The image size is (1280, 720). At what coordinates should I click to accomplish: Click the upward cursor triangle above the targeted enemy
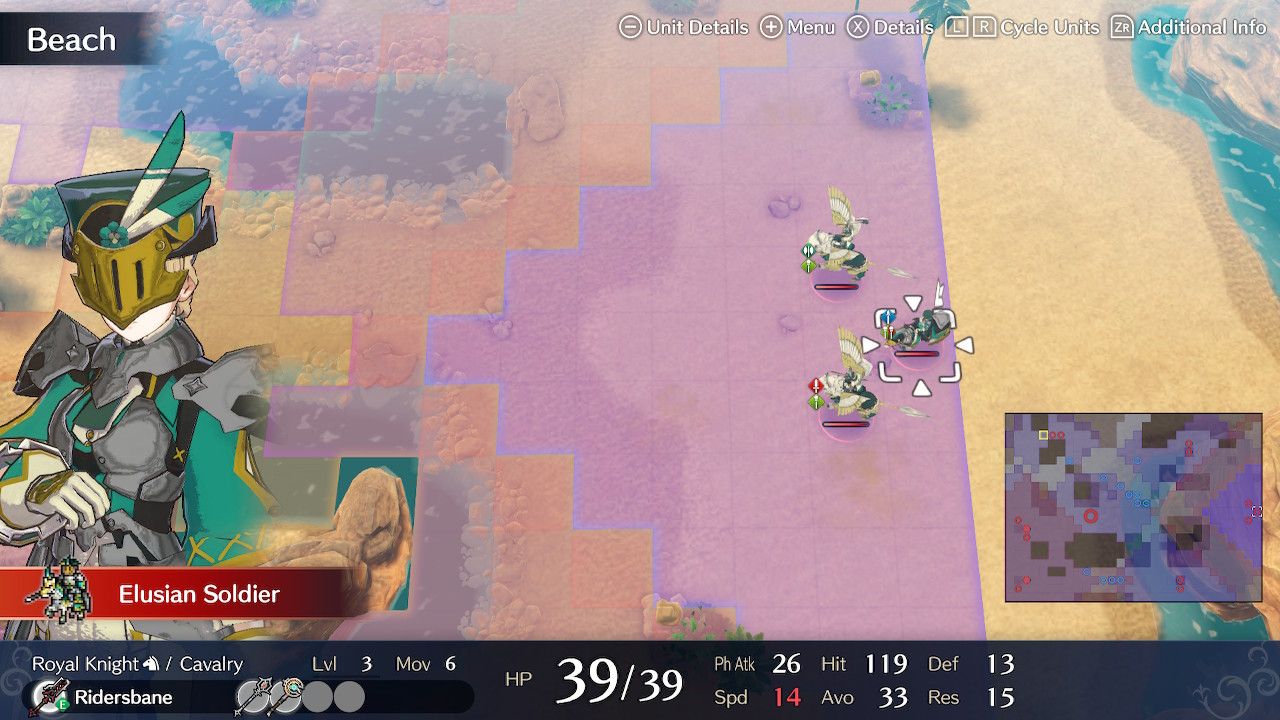tap(911, 301)
